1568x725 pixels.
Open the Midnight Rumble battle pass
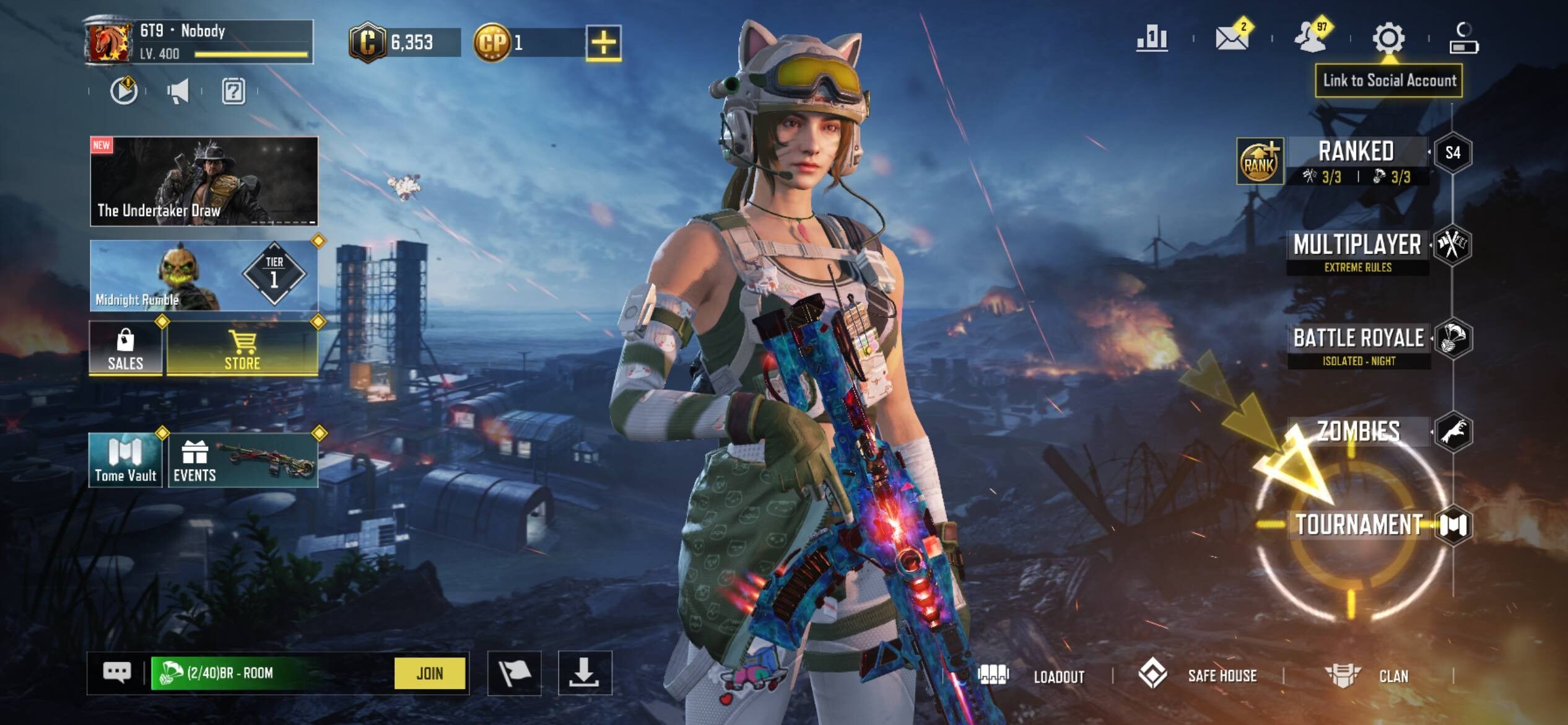click(x=204, y=276)
